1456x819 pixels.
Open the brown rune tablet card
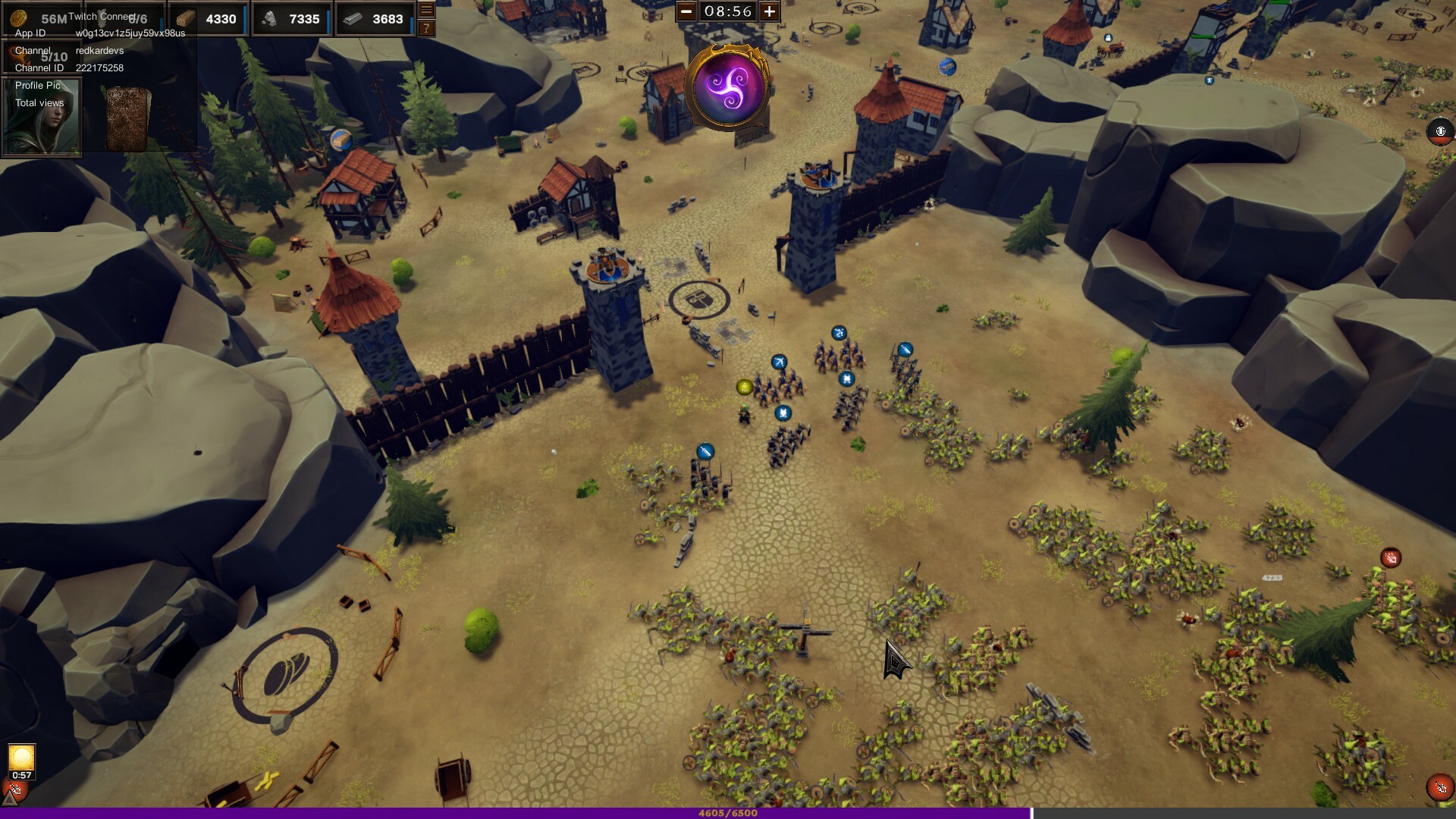pyautogui.click(x=127, y=119)
